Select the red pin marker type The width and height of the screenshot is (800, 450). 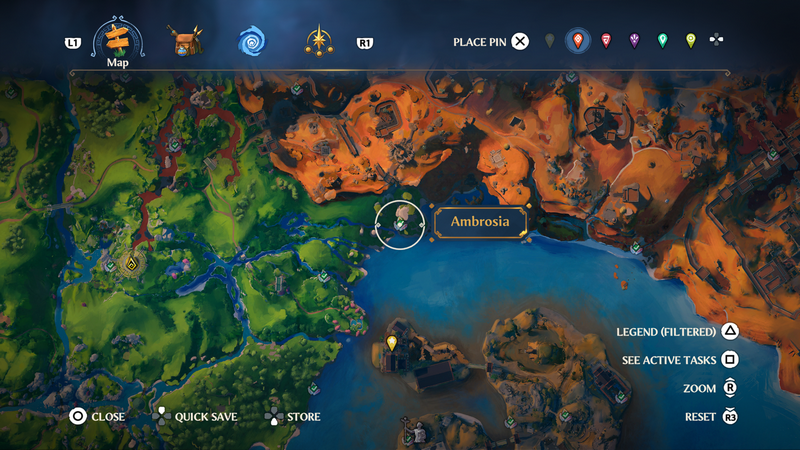[606, 41]
